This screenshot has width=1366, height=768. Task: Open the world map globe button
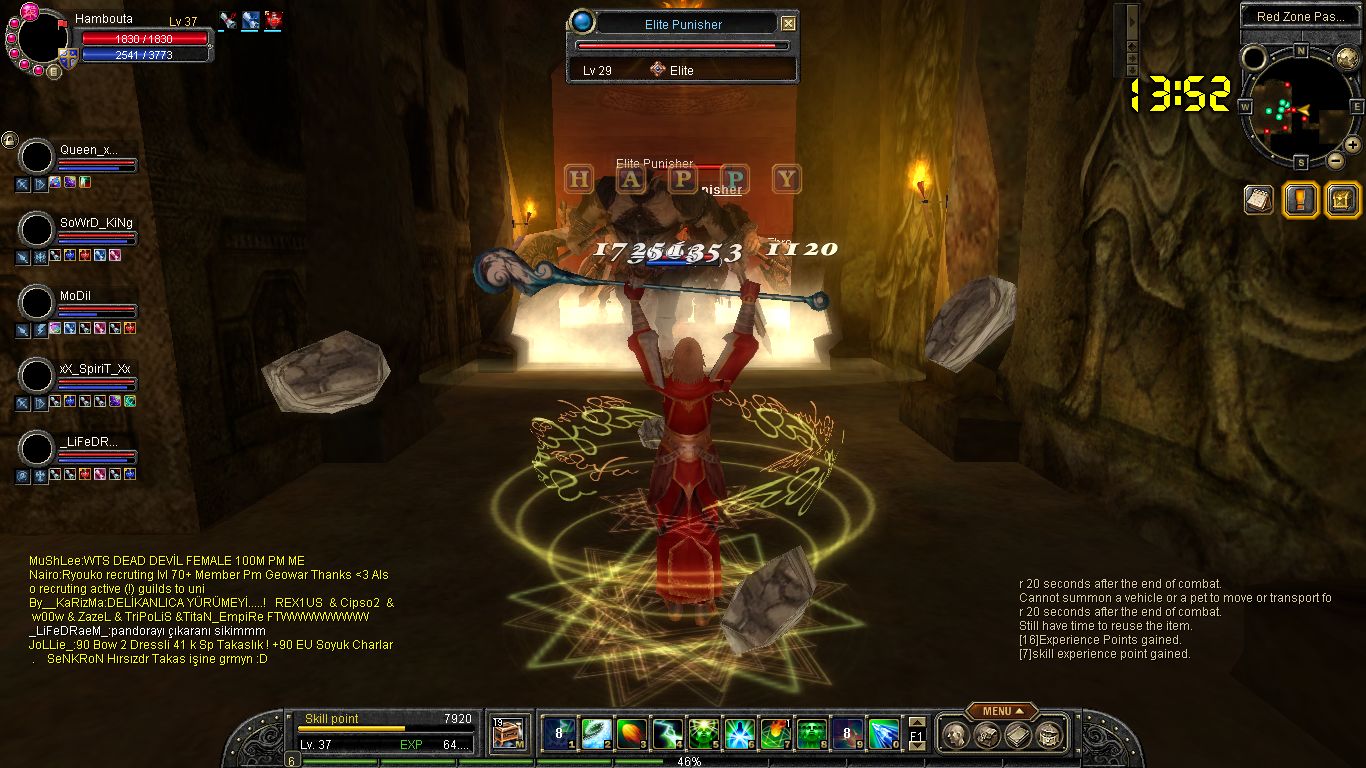(x=1345, y=58)
